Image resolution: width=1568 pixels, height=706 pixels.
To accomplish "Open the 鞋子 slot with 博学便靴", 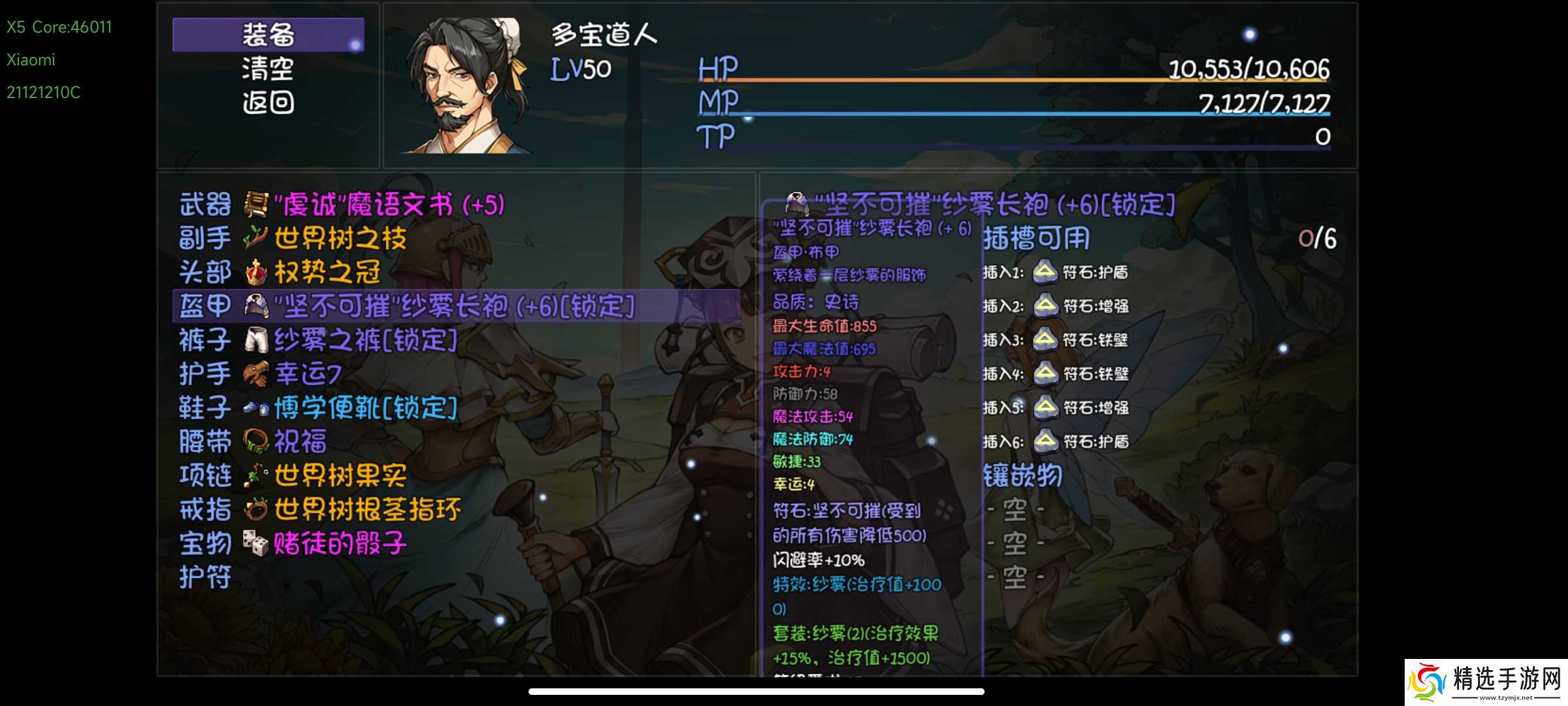I will (365, 408).
